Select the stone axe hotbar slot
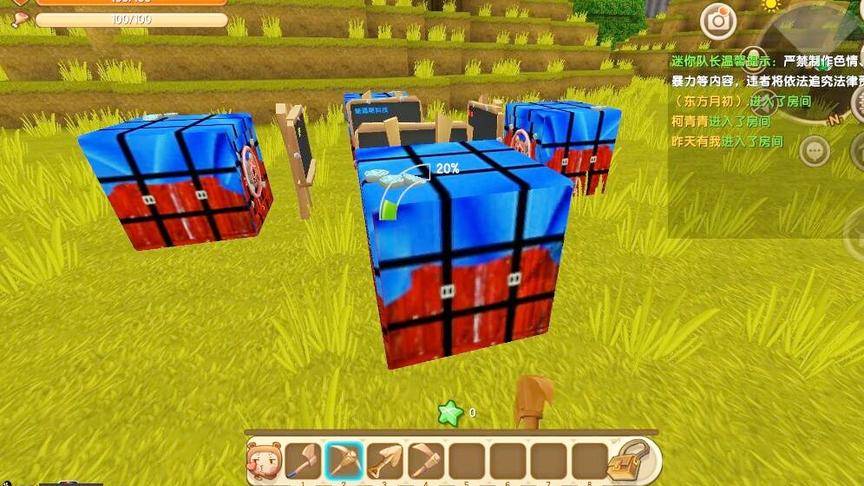Viewport: 864px width, 486px height. 304,460
